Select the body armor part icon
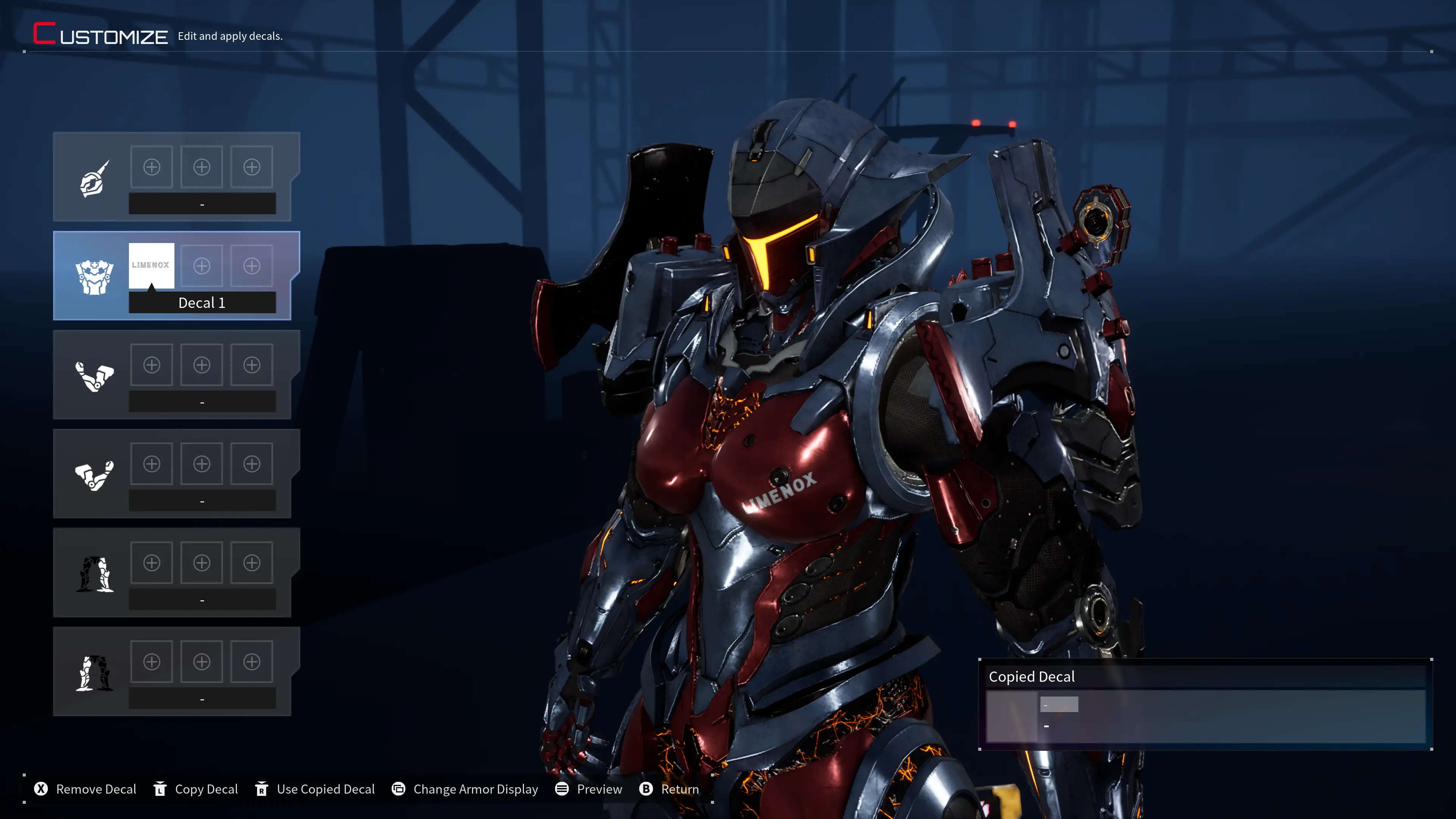The width and height of the screenshot is (1456, 819). pyautogui.click(x=94, y=277)
